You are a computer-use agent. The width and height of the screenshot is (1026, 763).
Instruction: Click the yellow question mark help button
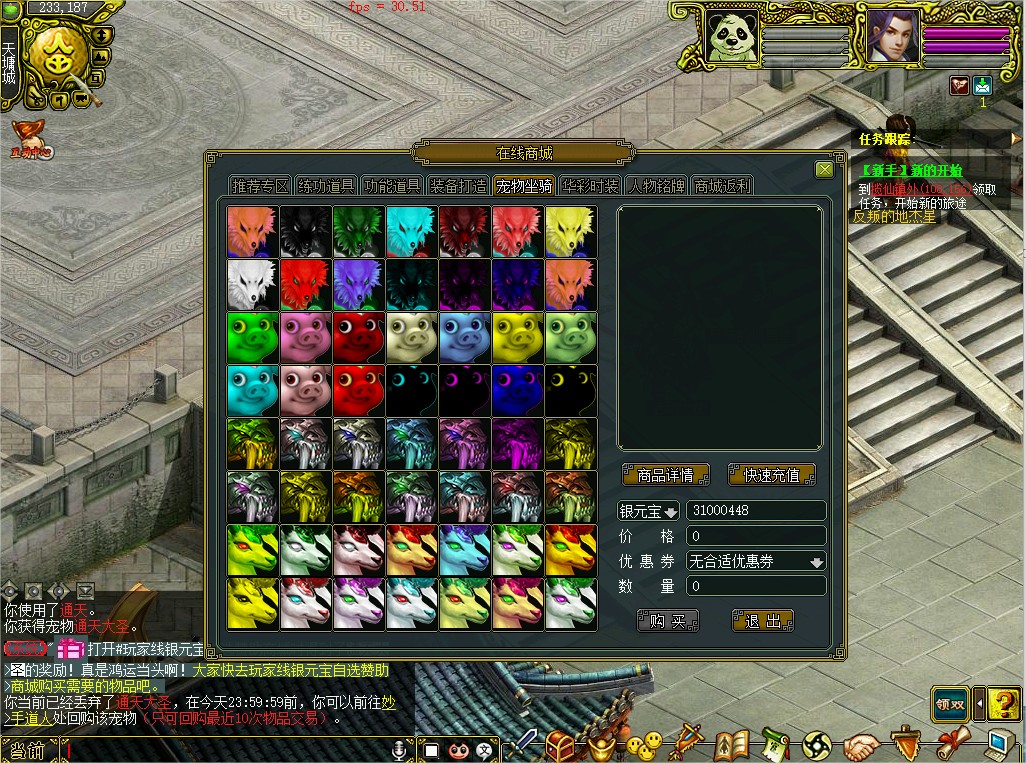point(1003,704)
